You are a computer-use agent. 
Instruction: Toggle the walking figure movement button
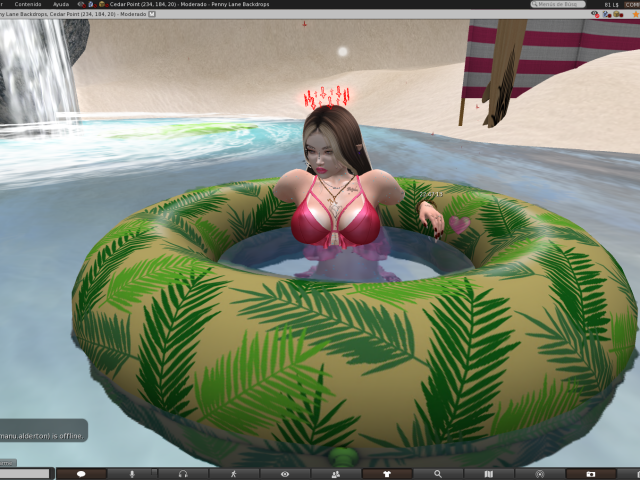click(x=234, y=474)
